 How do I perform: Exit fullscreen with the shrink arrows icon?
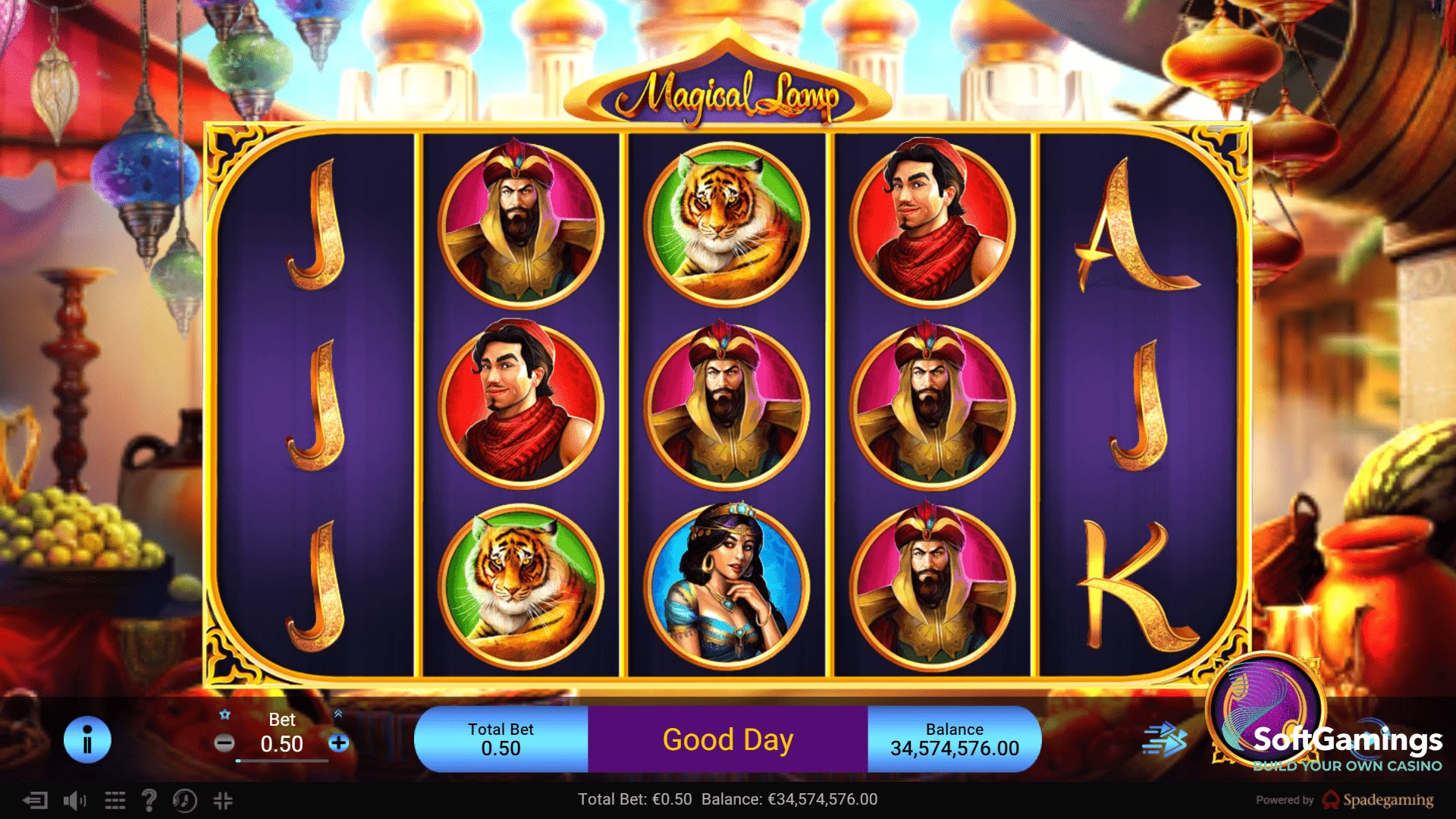coord(223,800)
